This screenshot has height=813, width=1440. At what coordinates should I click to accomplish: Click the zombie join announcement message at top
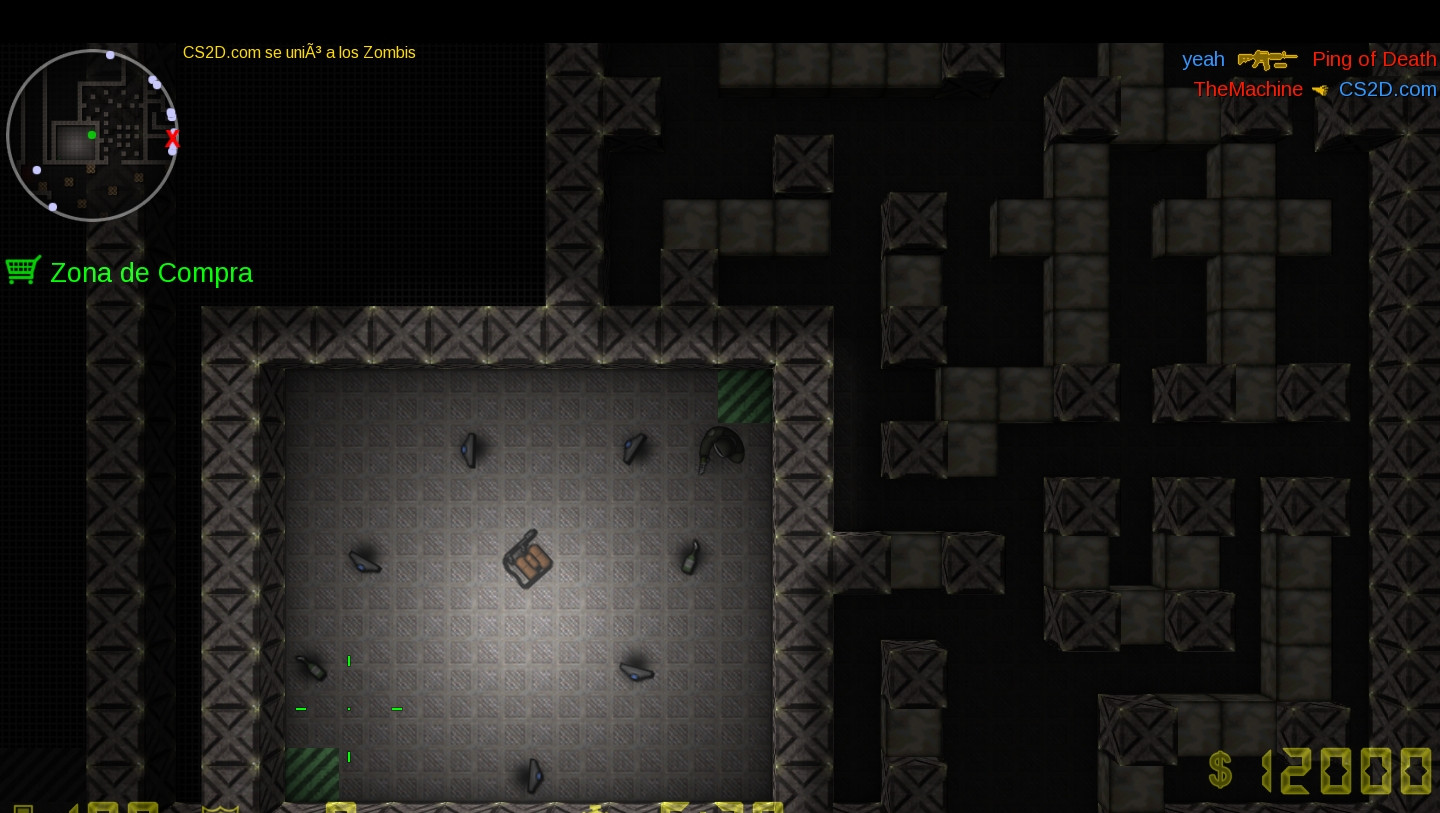(298, 53)
